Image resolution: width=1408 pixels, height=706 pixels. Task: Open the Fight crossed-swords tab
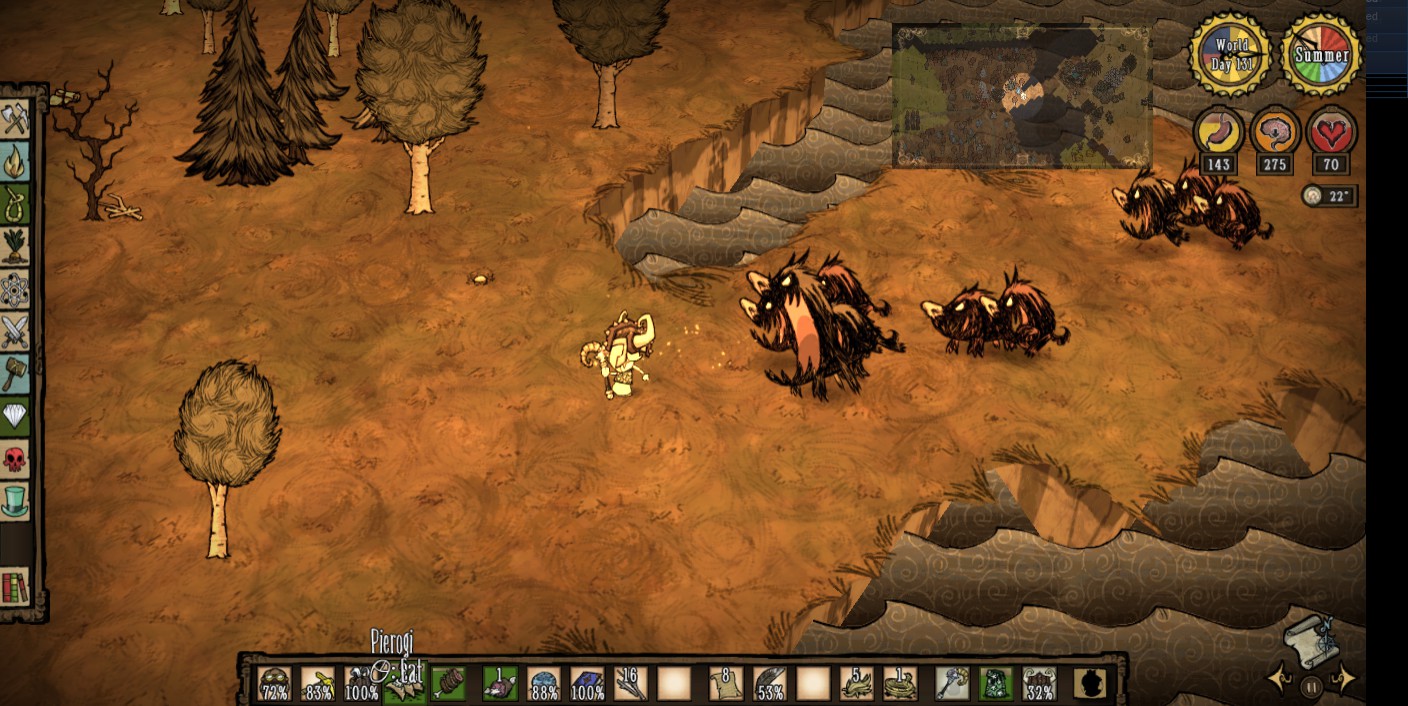click(15, 331)
